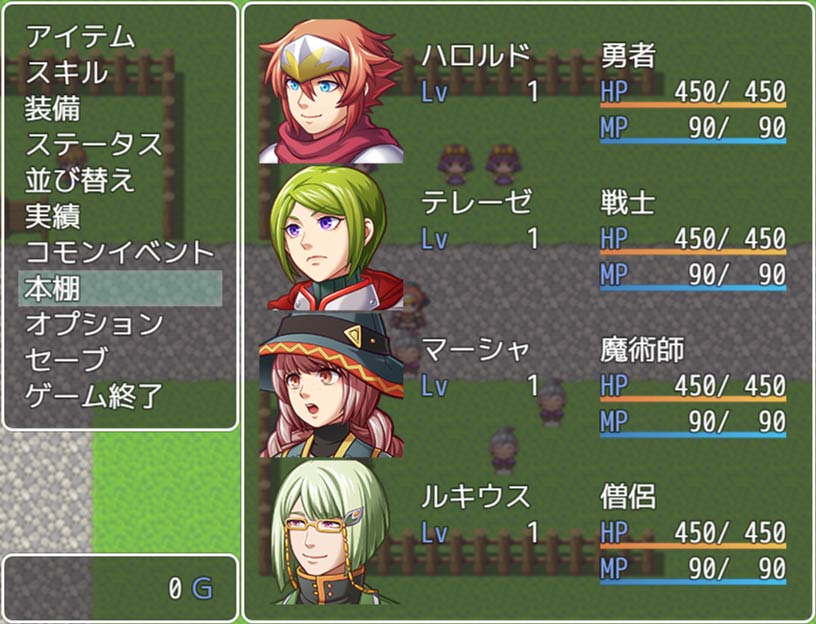Choose 装備 from the menu
816x624 pixels.
(x=53, y=108)
